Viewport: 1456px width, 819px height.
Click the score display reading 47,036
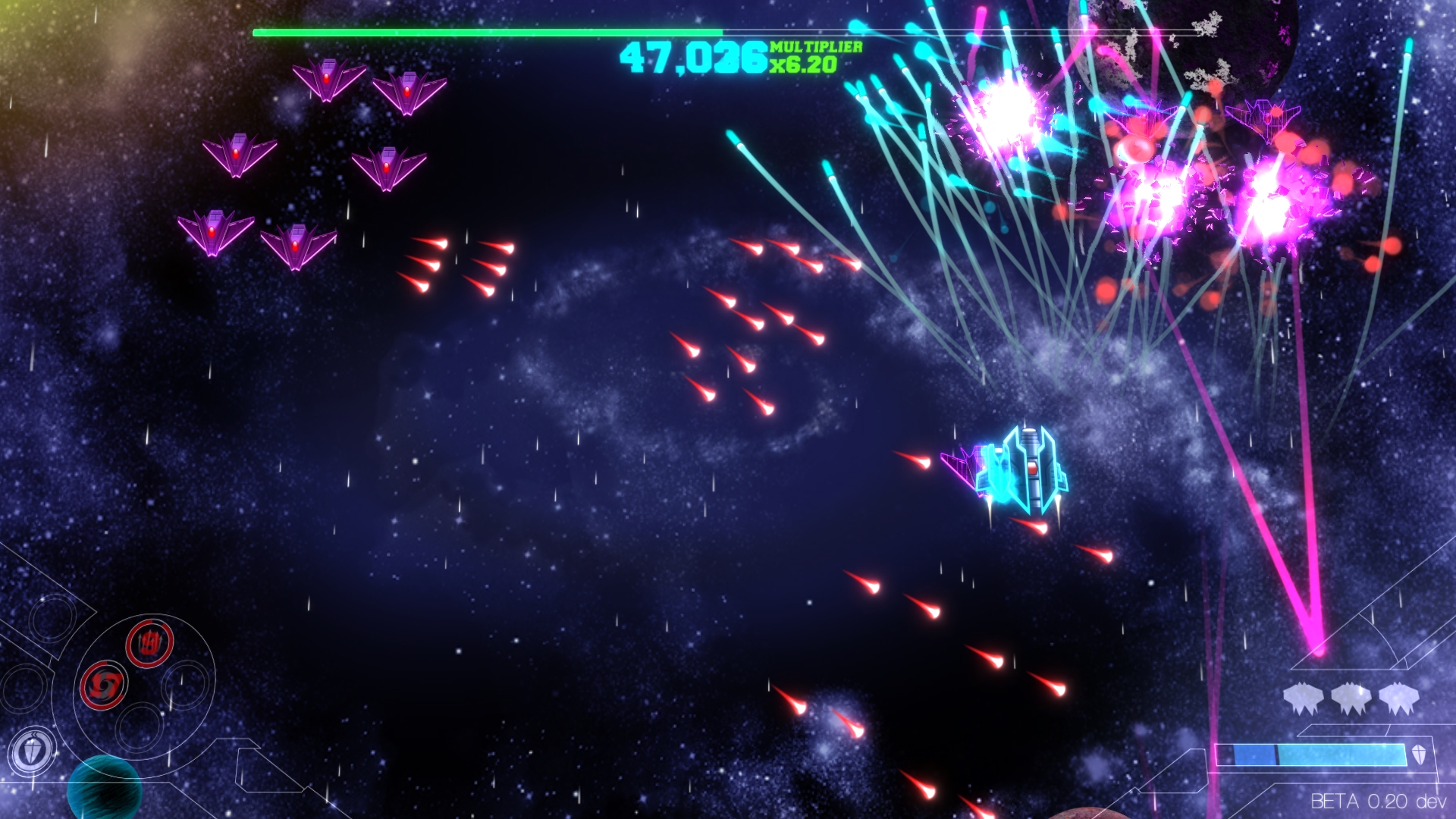694,59
